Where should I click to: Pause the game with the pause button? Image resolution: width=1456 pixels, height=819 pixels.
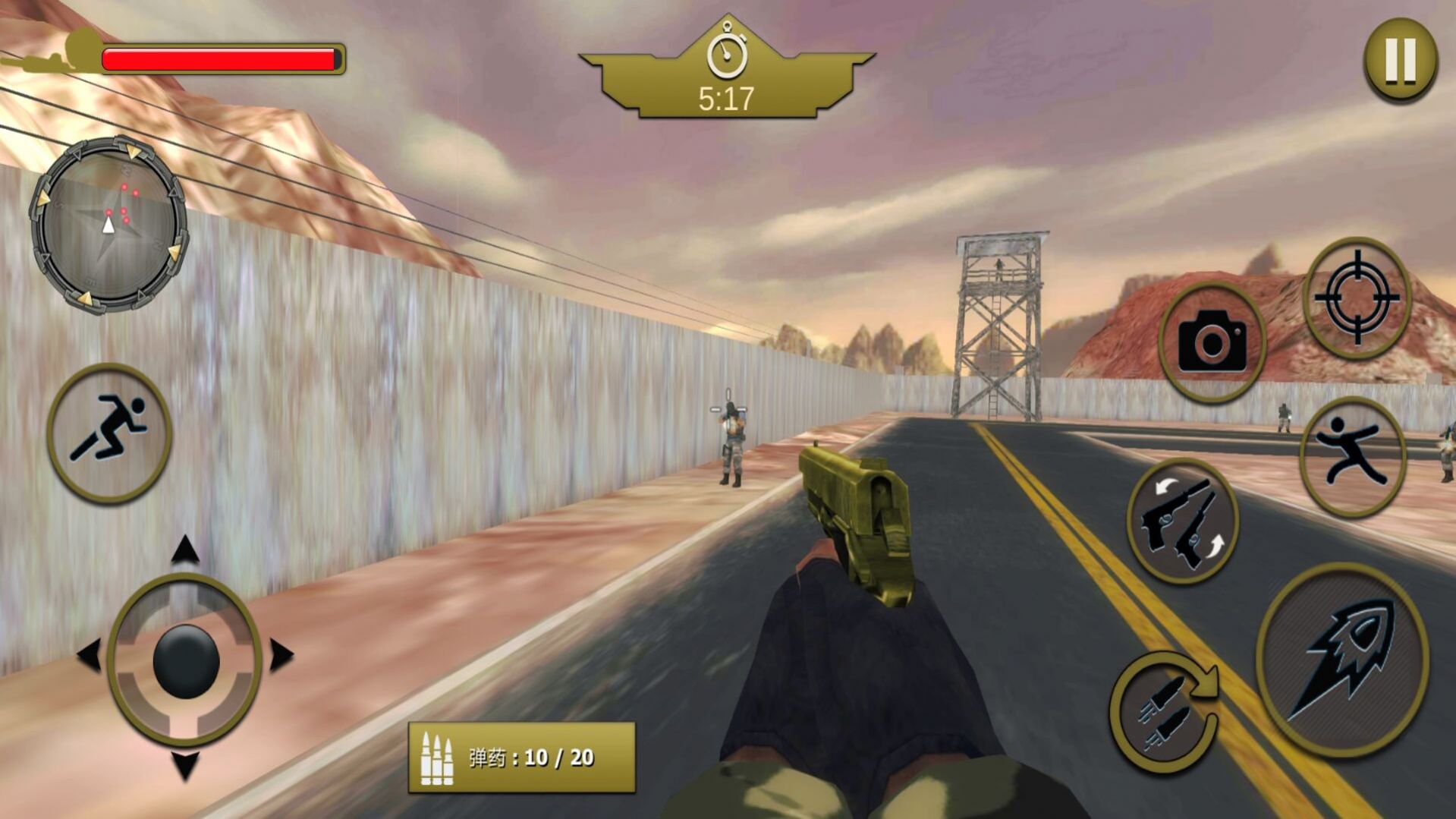1400,60
